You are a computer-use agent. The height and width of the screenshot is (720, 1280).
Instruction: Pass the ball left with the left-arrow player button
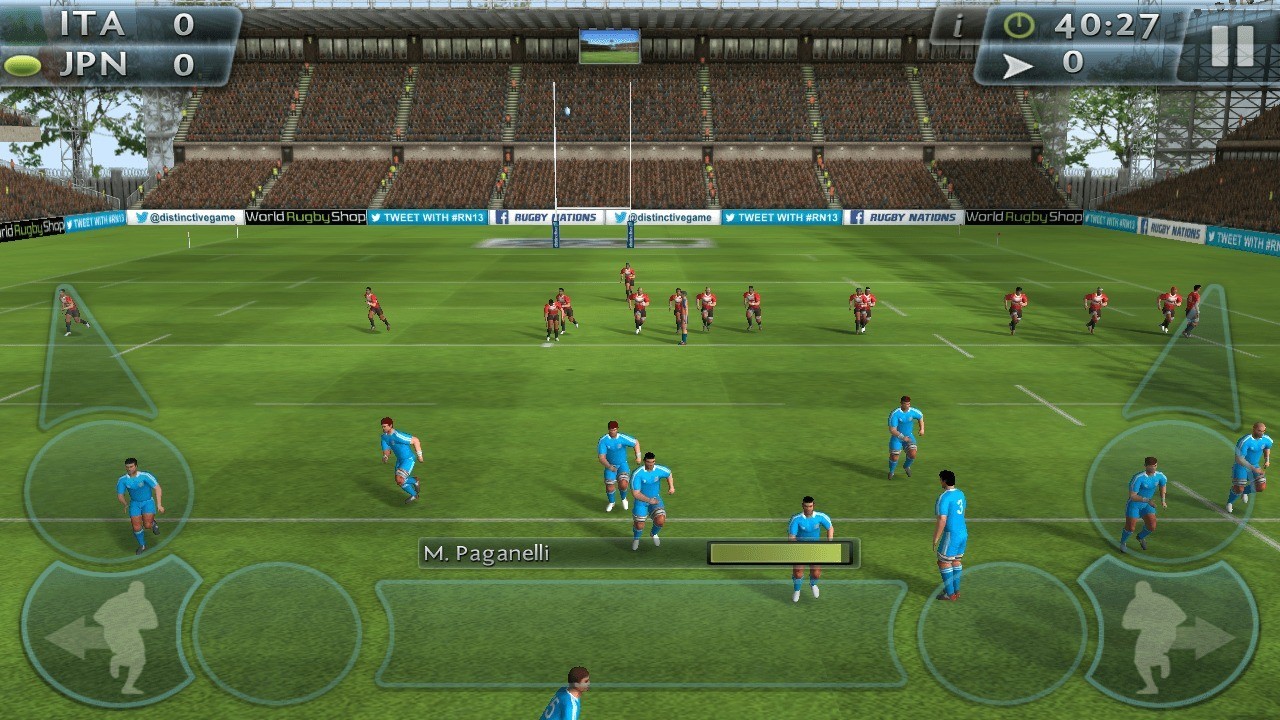[x=110, y=632]
